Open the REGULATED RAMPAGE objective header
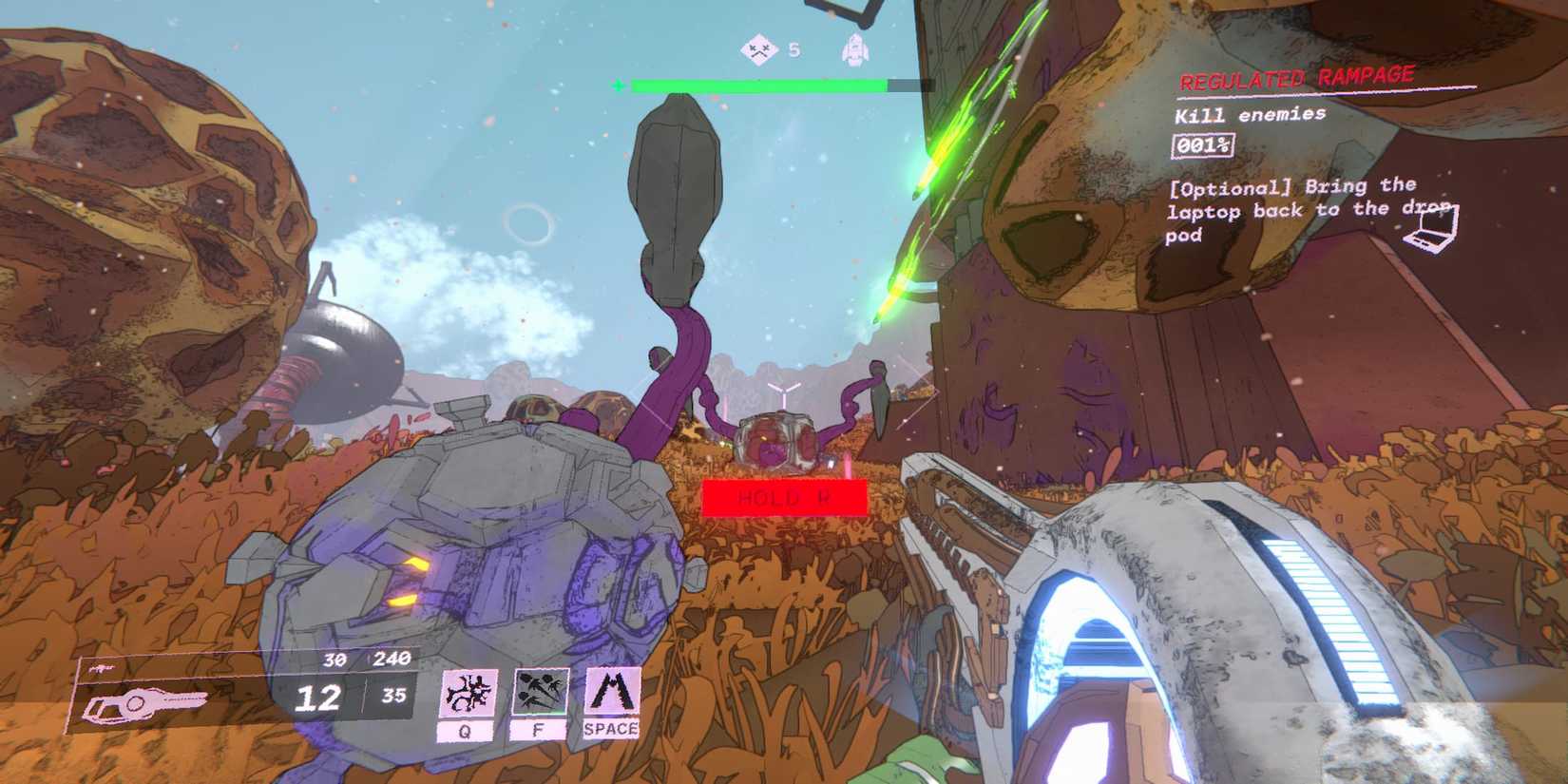Screen dimensions: 1568x784 point(1297,75)
